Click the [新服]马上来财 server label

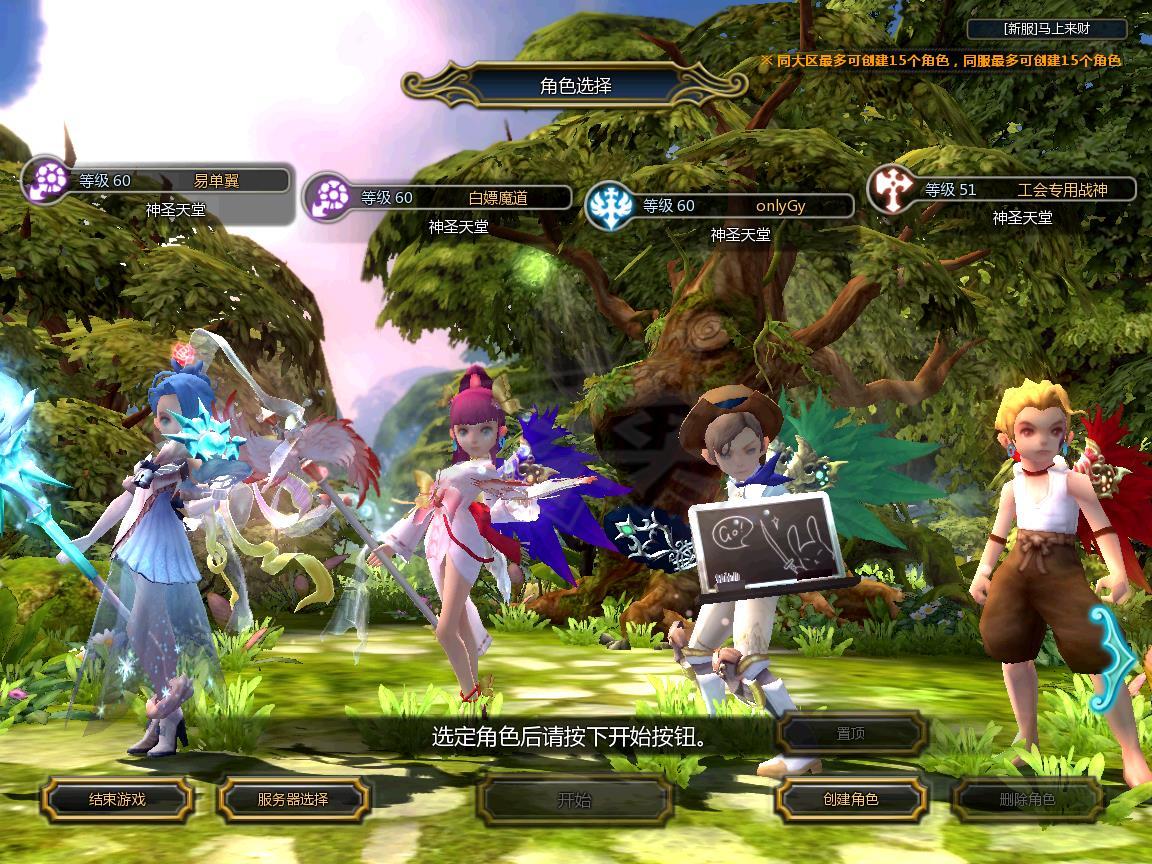click(1047, 29)
